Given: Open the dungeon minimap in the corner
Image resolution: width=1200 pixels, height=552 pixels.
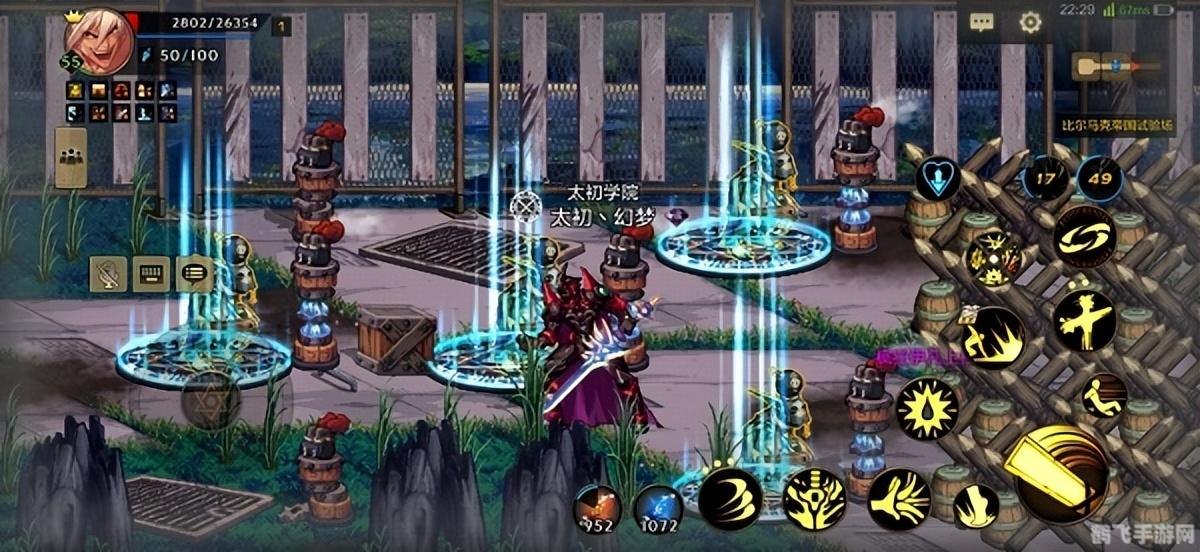Looking at the screenshot, I should click(x=1116, y=67).
